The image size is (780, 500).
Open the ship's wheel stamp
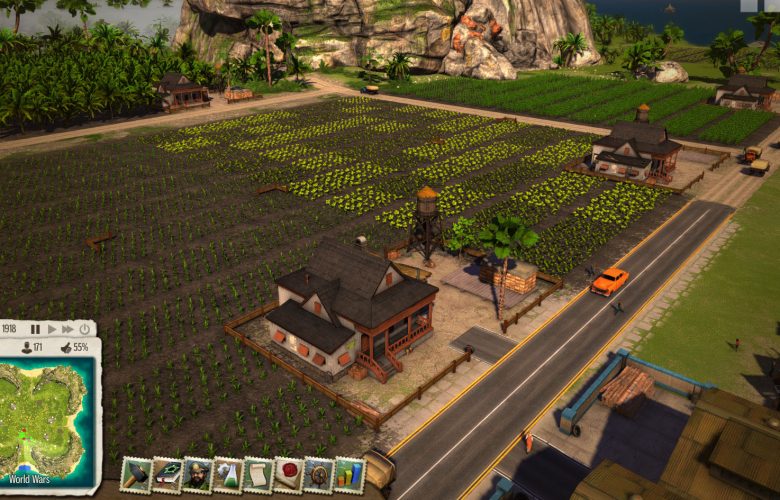pyautogui.click(x=319, y=474)
